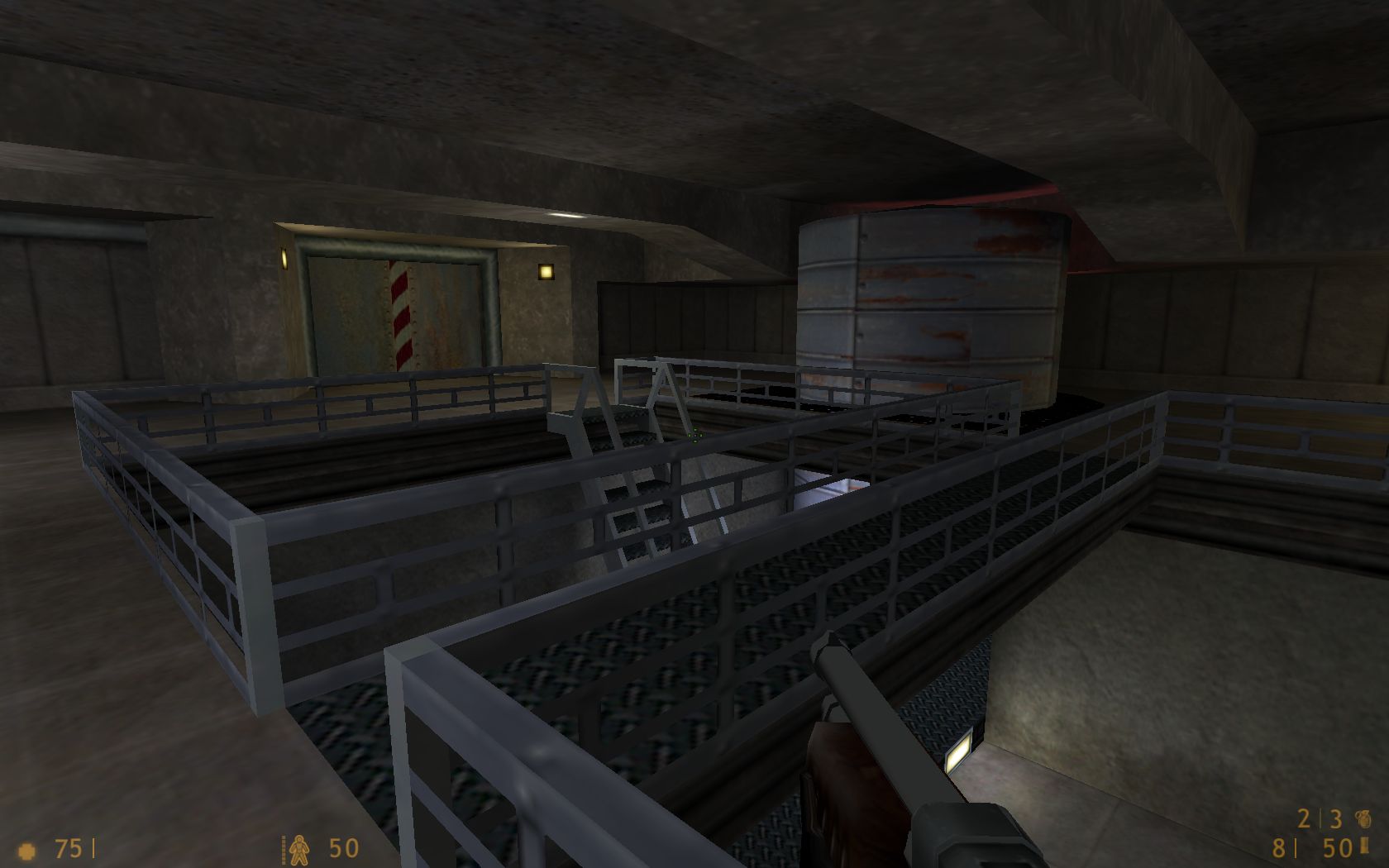The image size is (1389, 868).
Task: Click the pistol bullet ammo icon
Action: [x=1364, y=846]
